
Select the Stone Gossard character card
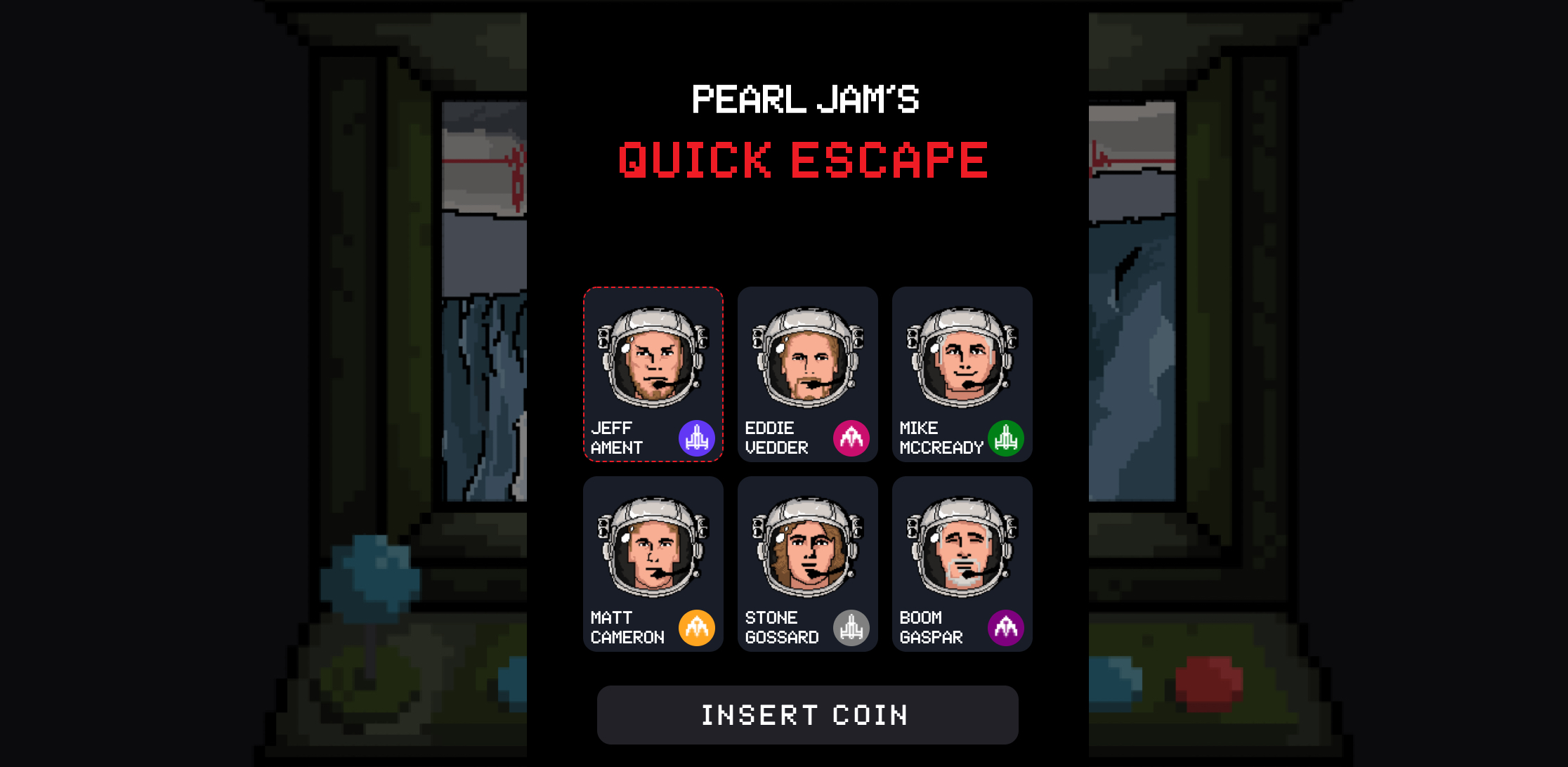807,564
